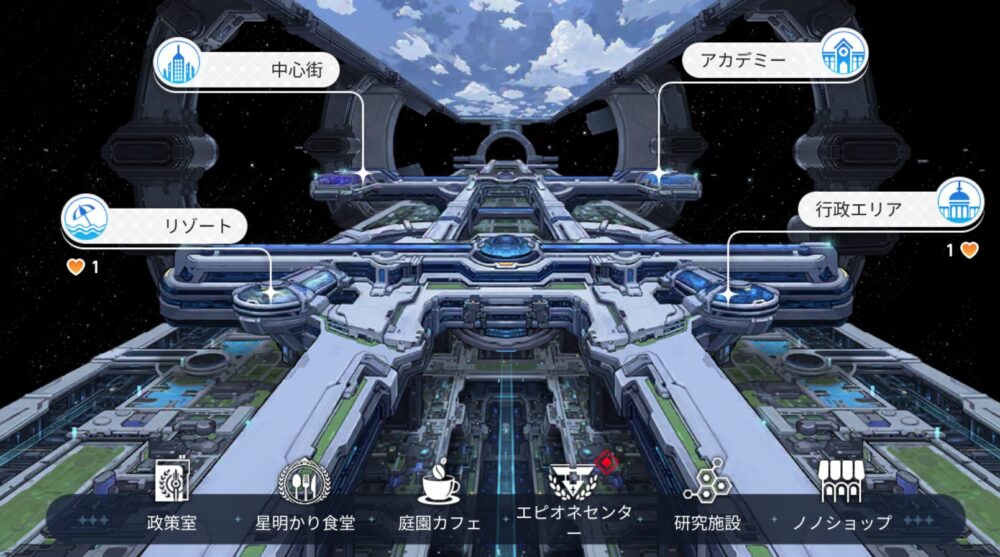Select 研究施設 research facility

[x=707, y=498]
